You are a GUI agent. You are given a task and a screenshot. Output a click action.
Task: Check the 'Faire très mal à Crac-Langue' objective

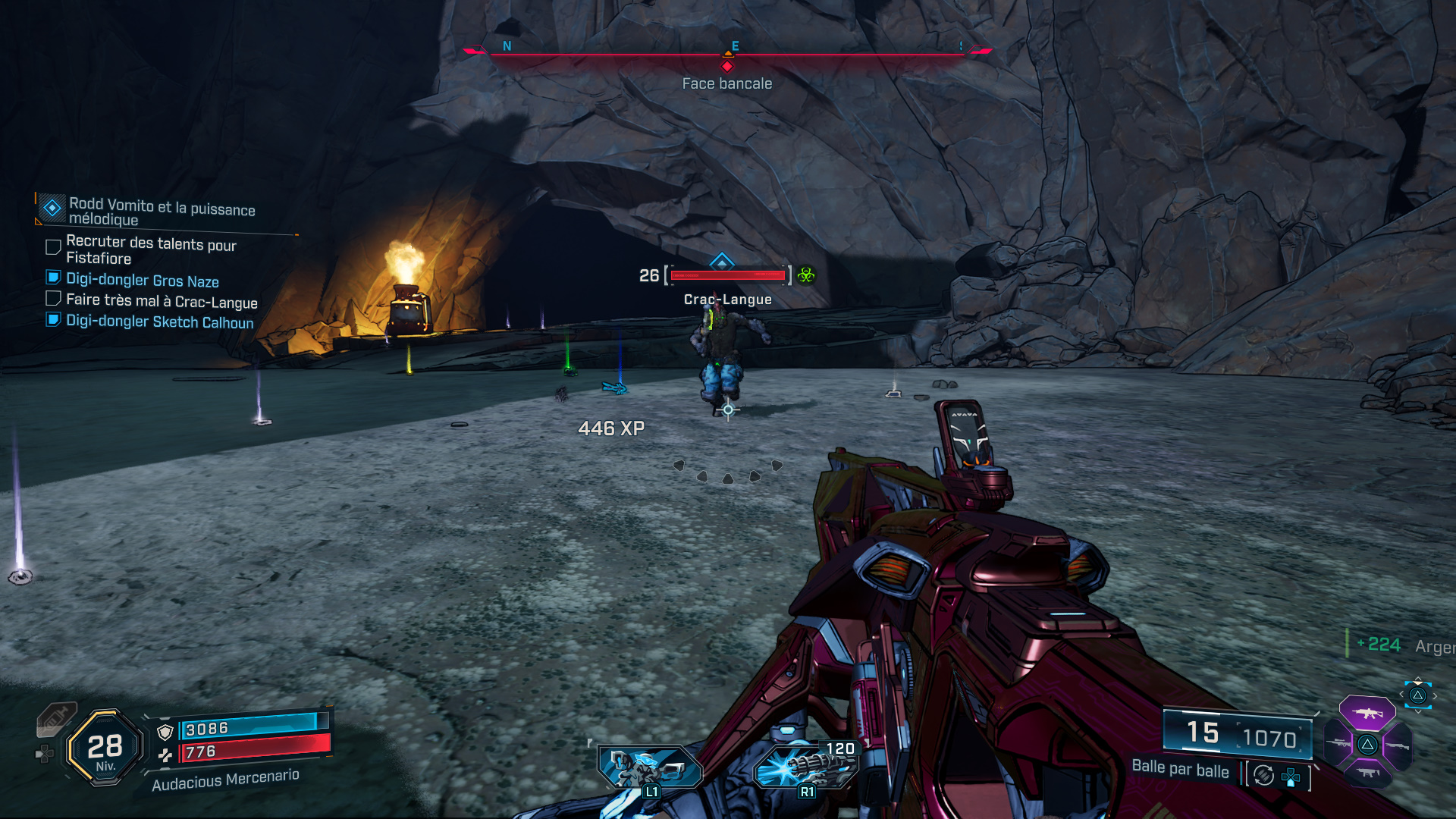tap(53, 298)
